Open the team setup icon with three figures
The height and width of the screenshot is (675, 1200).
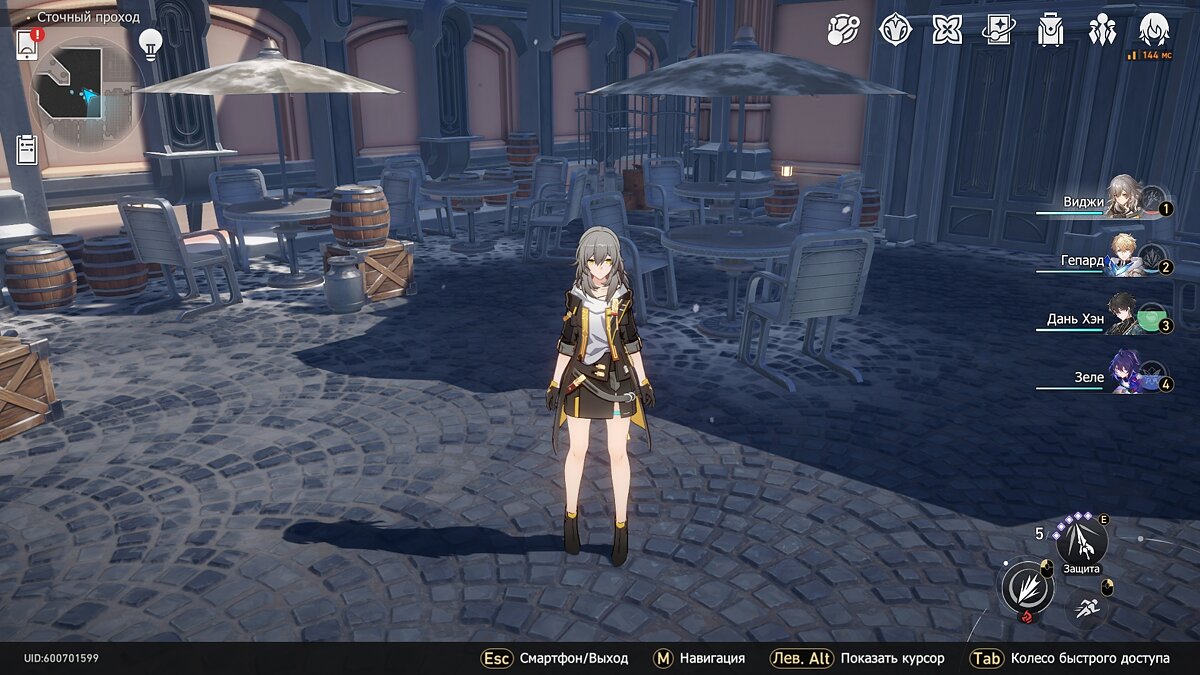pyautogui.click(x=1102, y=30)
